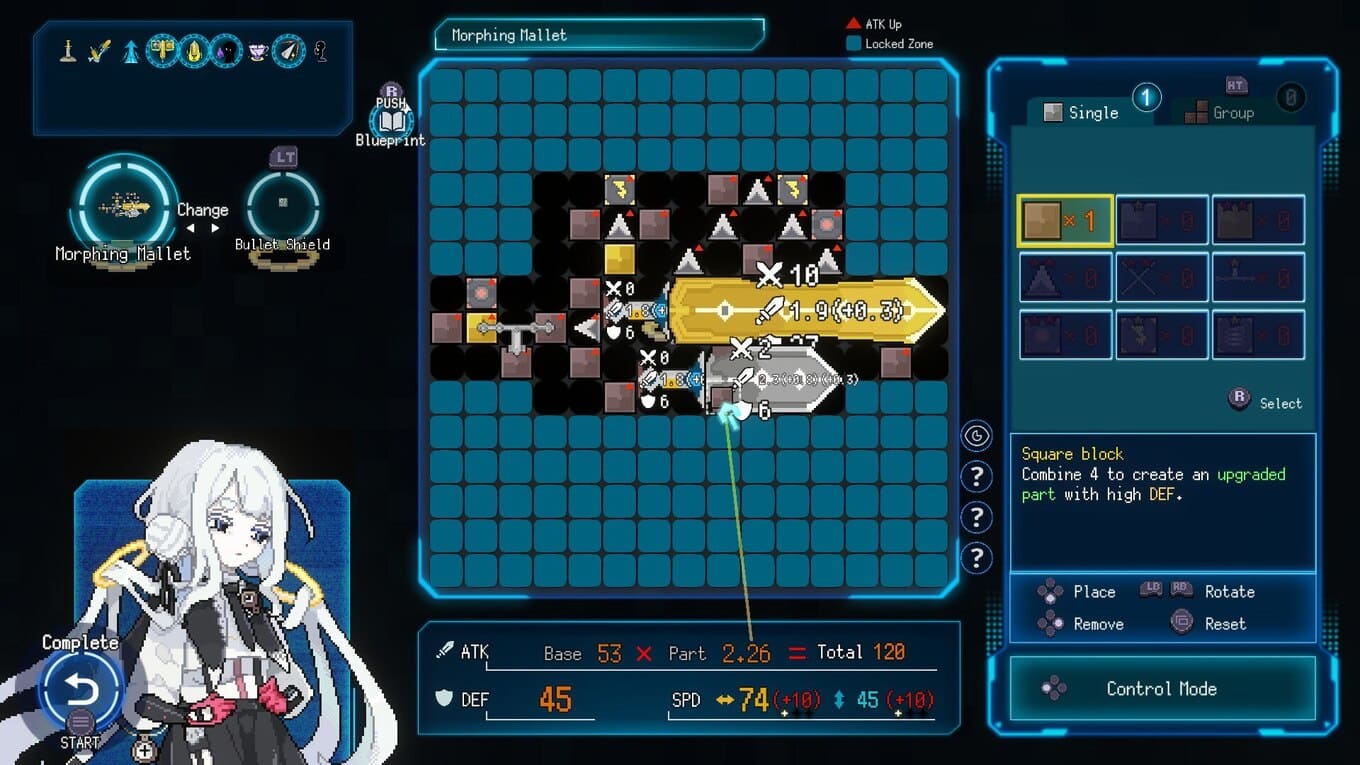Pick the crossed swords part slot
The width and height of the screenshot is (1360, 765).
point(1161,277)
